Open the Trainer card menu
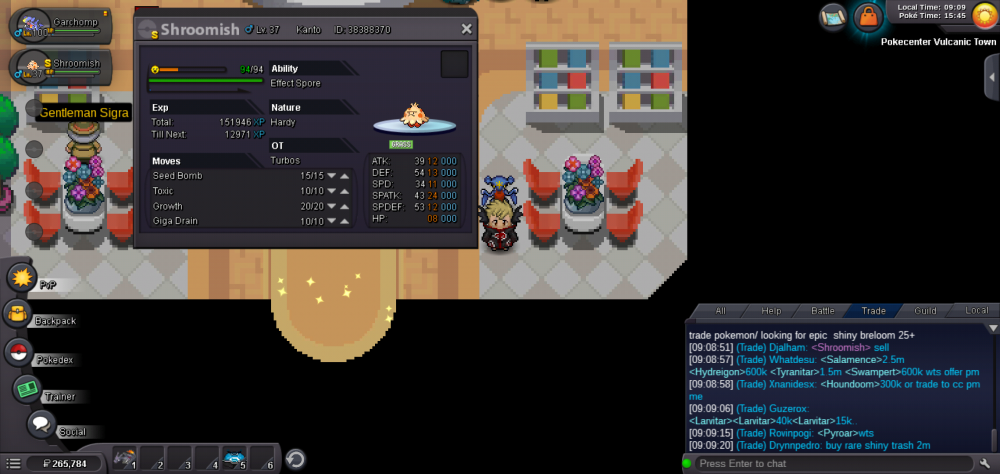The height and width of the screenshot is (474, 1000). 27,388
